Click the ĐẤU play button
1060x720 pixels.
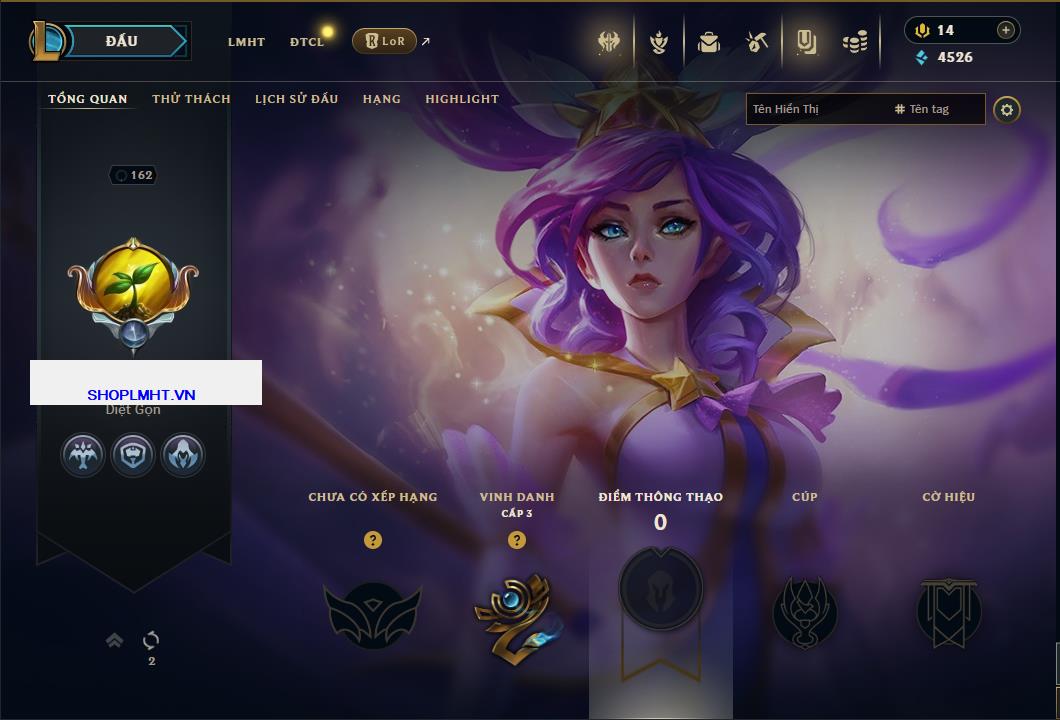(x=122, y=41)
